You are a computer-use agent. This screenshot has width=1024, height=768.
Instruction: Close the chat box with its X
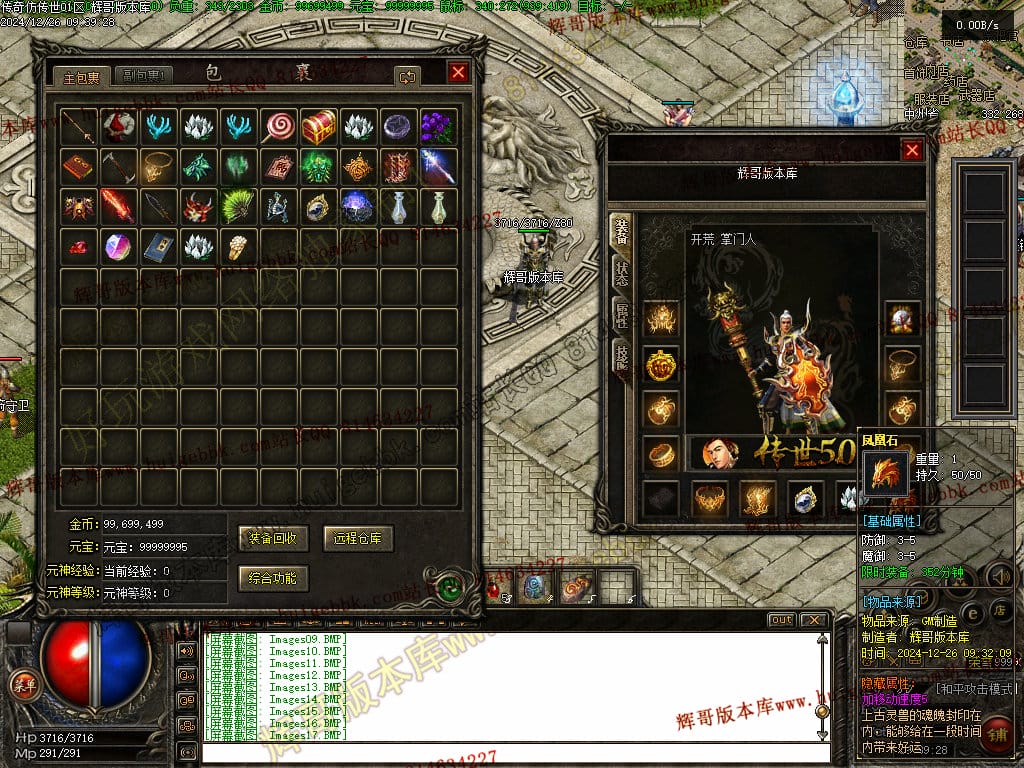815,620
